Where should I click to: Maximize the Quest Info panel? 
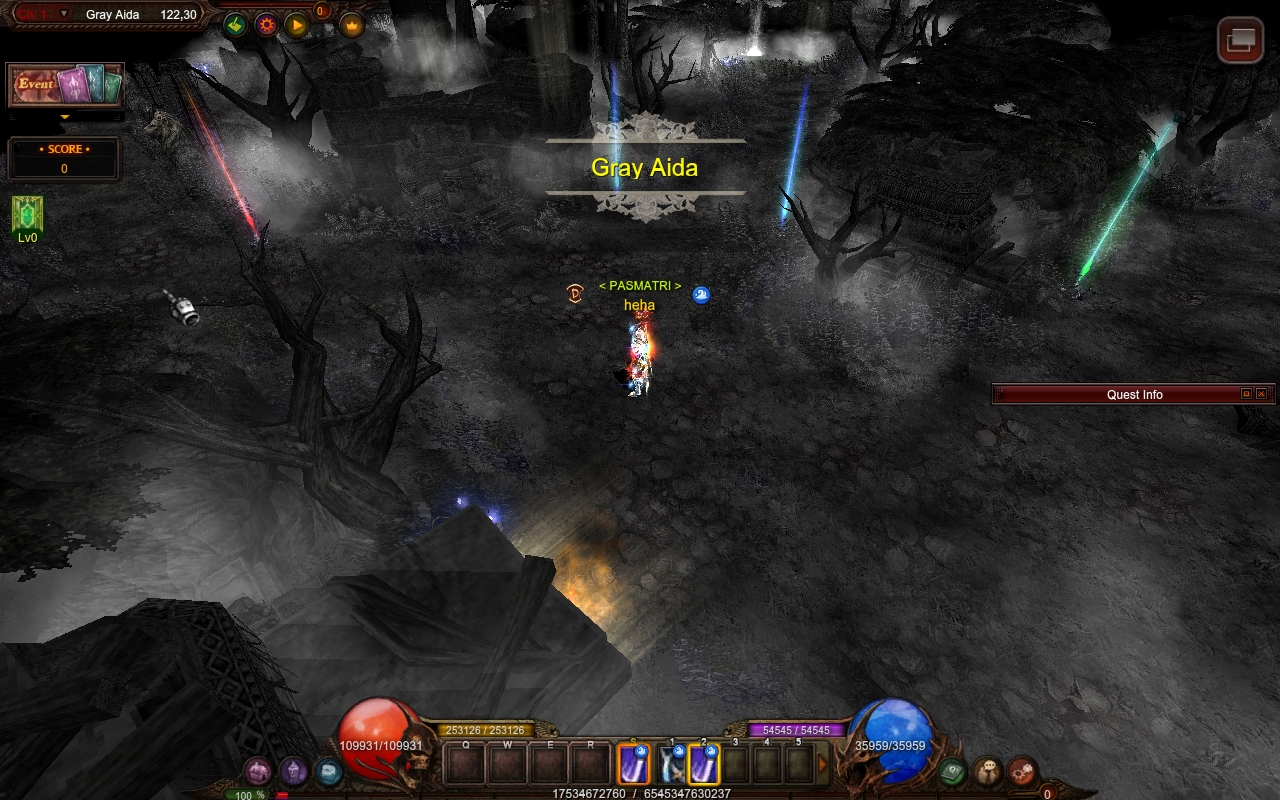1246,394
